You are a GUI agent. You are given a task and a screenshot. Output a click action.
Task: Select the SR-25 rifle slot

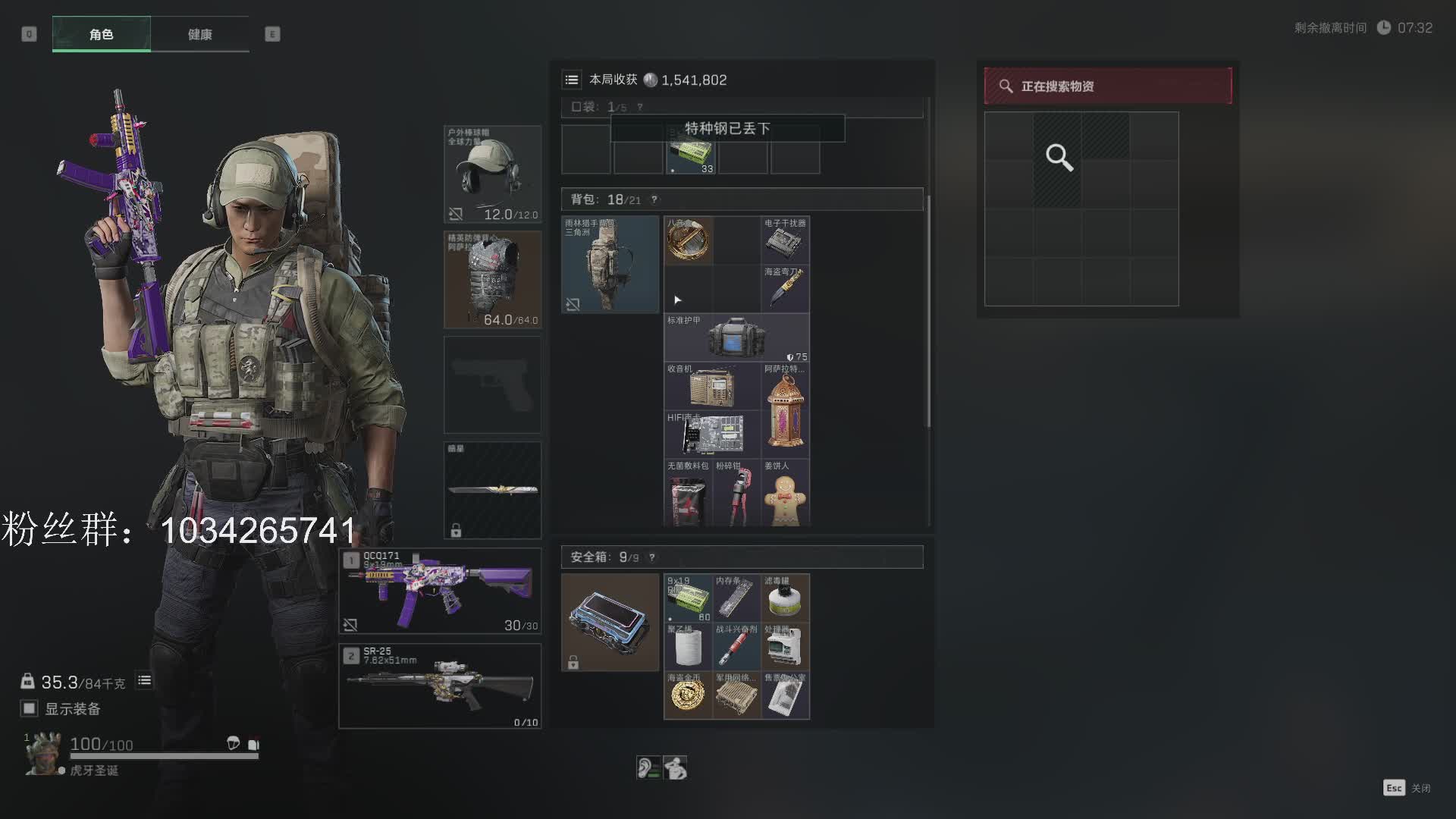click(x=440, y=686)
